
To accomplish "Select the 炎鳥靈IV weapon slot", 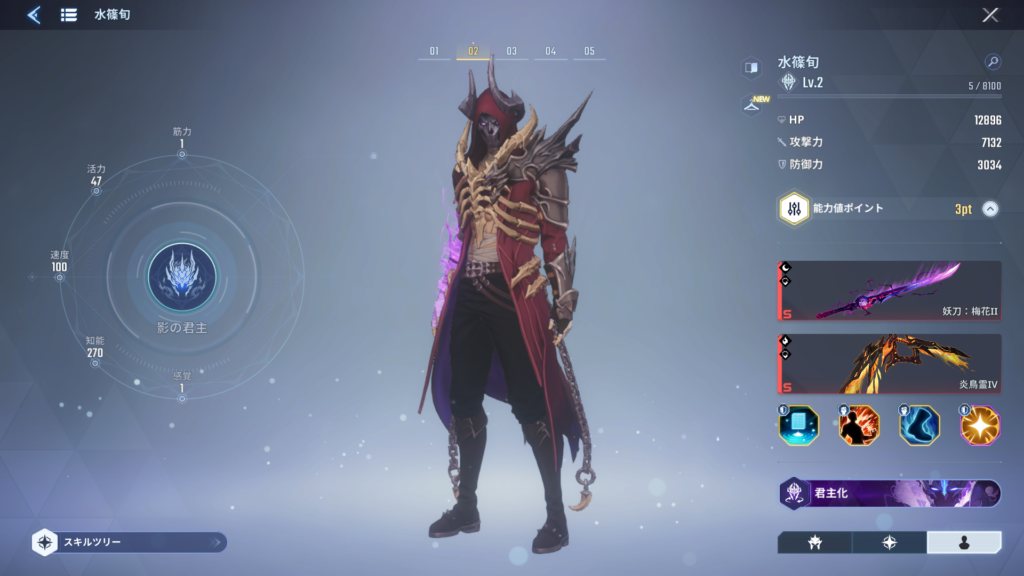I will (889, 364).
